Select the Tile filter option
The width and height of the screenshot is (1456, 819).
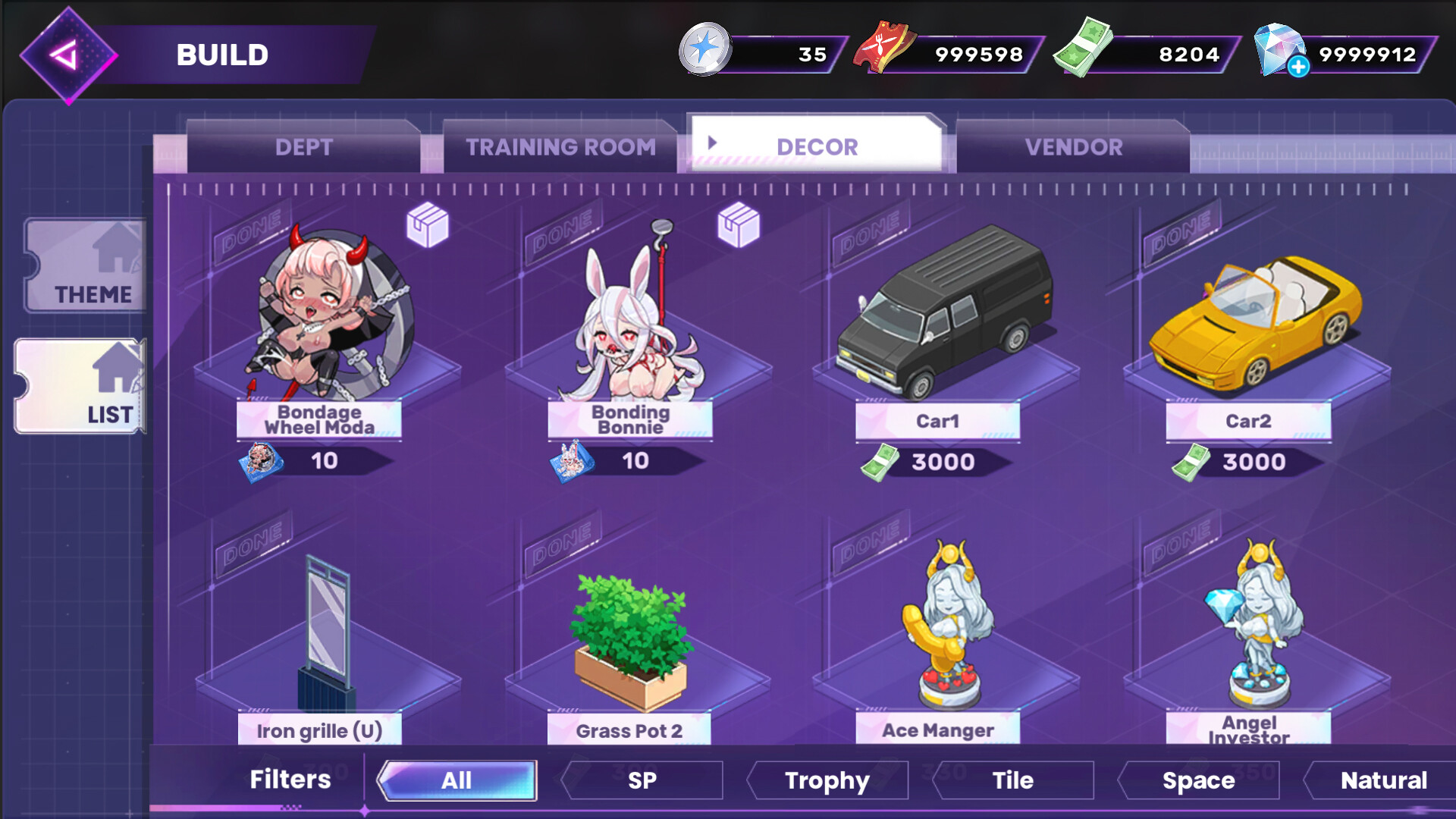coord(1014,780)
